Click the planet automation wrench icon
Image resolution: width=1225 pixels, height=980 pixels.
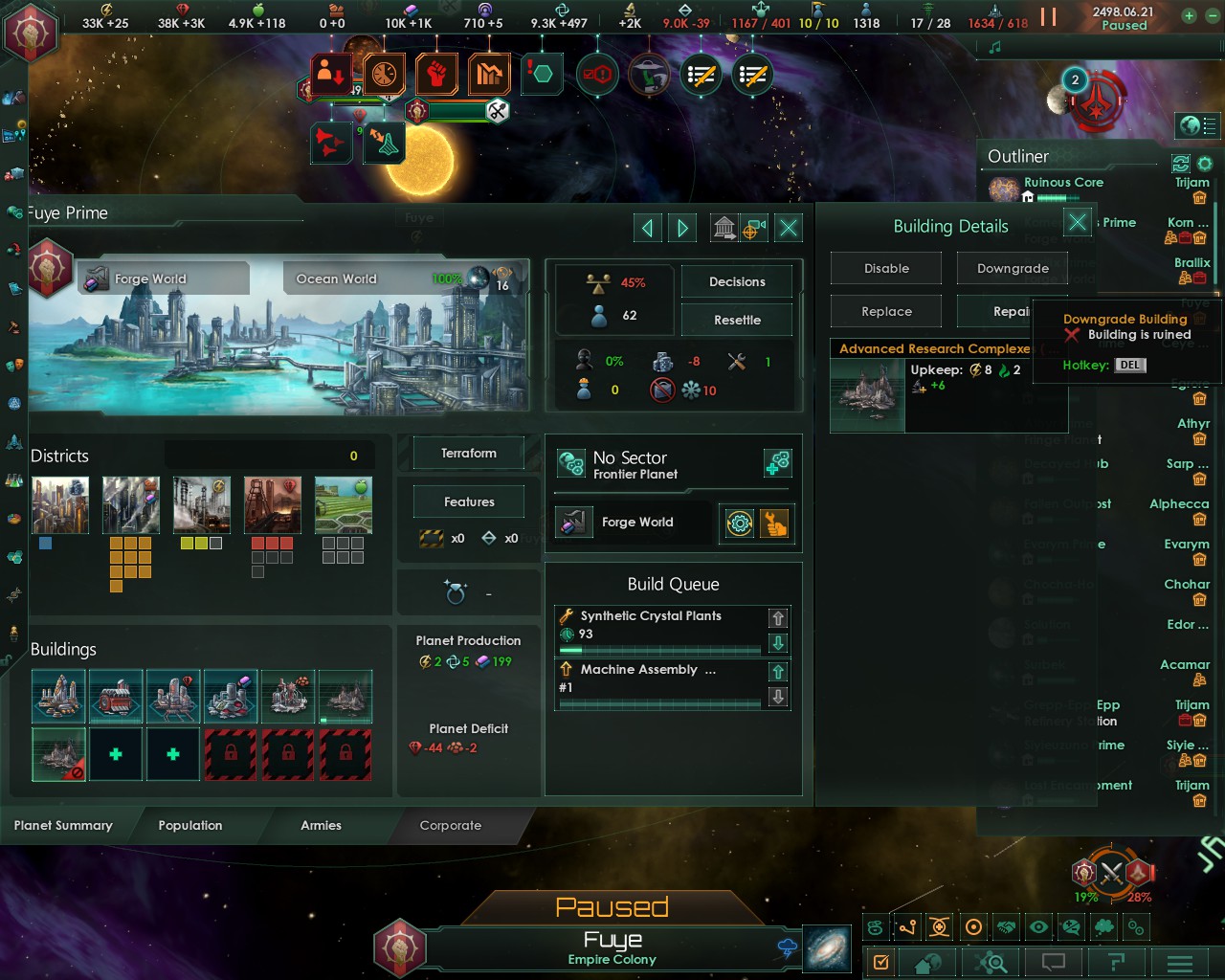pyautogui.click(x=771, y=523)
